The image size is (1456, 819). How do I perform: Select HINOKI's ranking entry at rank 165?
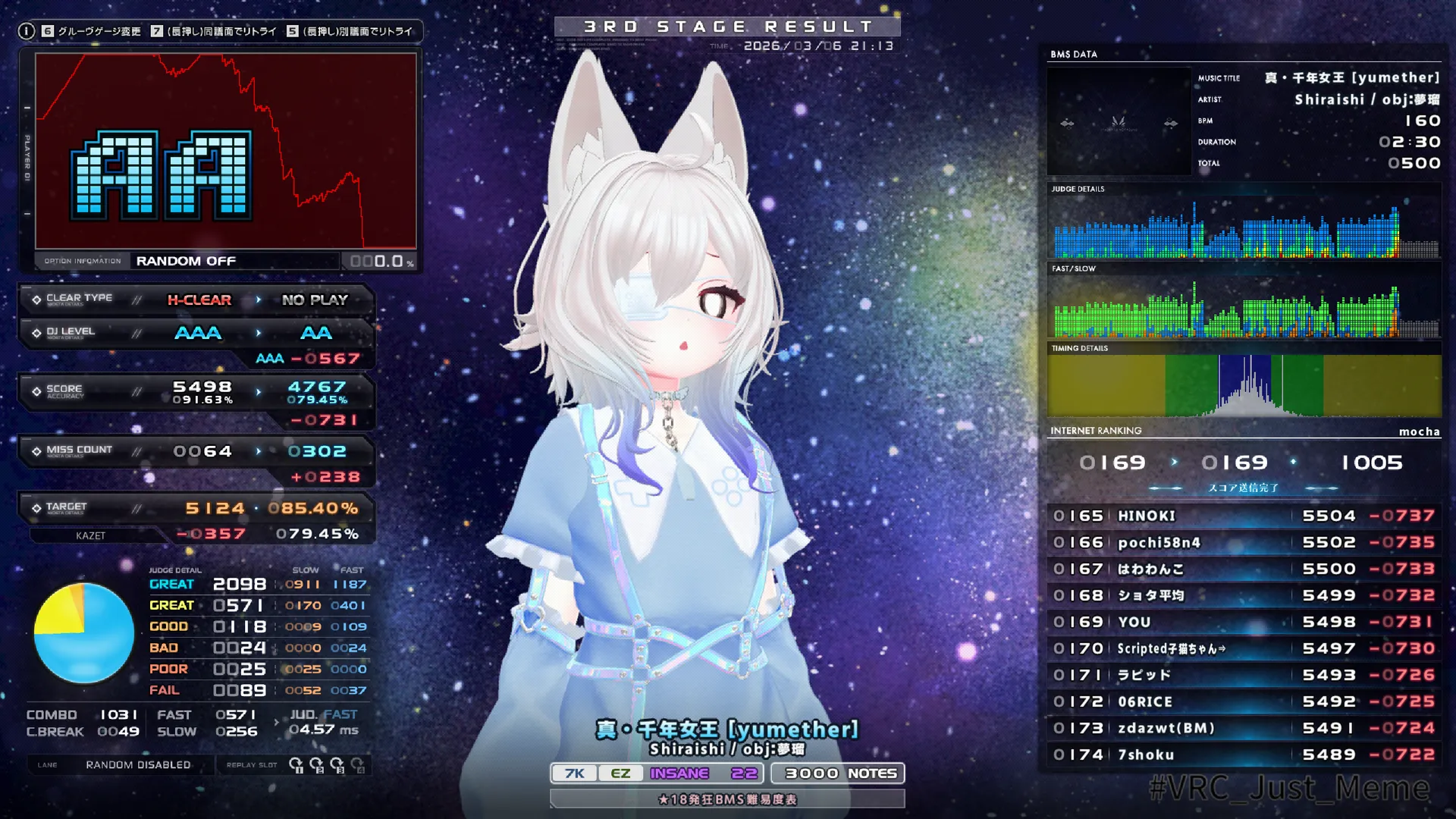pos(1244,516)
